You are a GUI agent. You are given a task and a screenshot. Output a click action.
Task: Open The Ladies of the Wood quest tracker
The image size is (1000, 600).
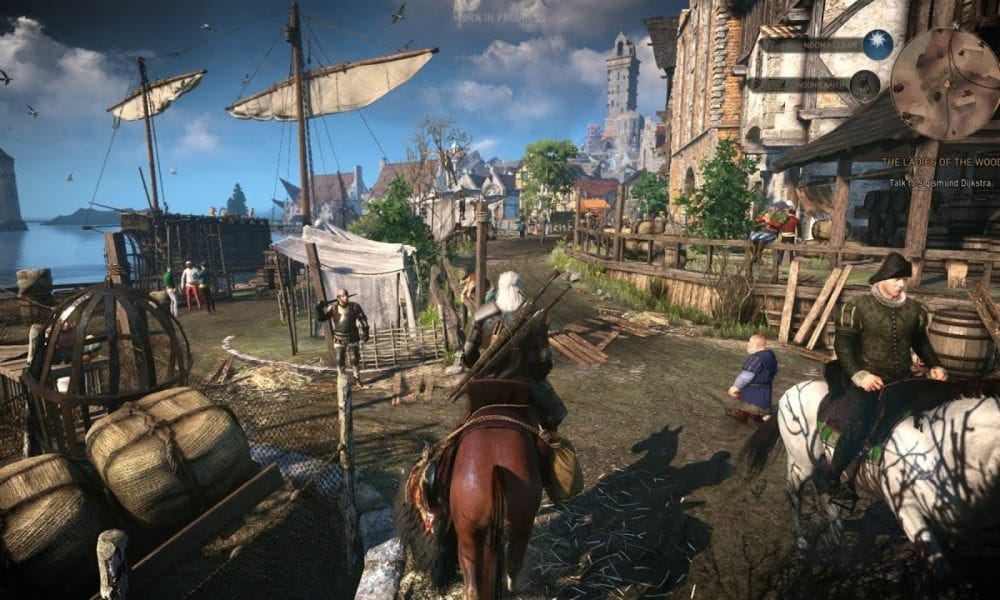click(939, 161)
